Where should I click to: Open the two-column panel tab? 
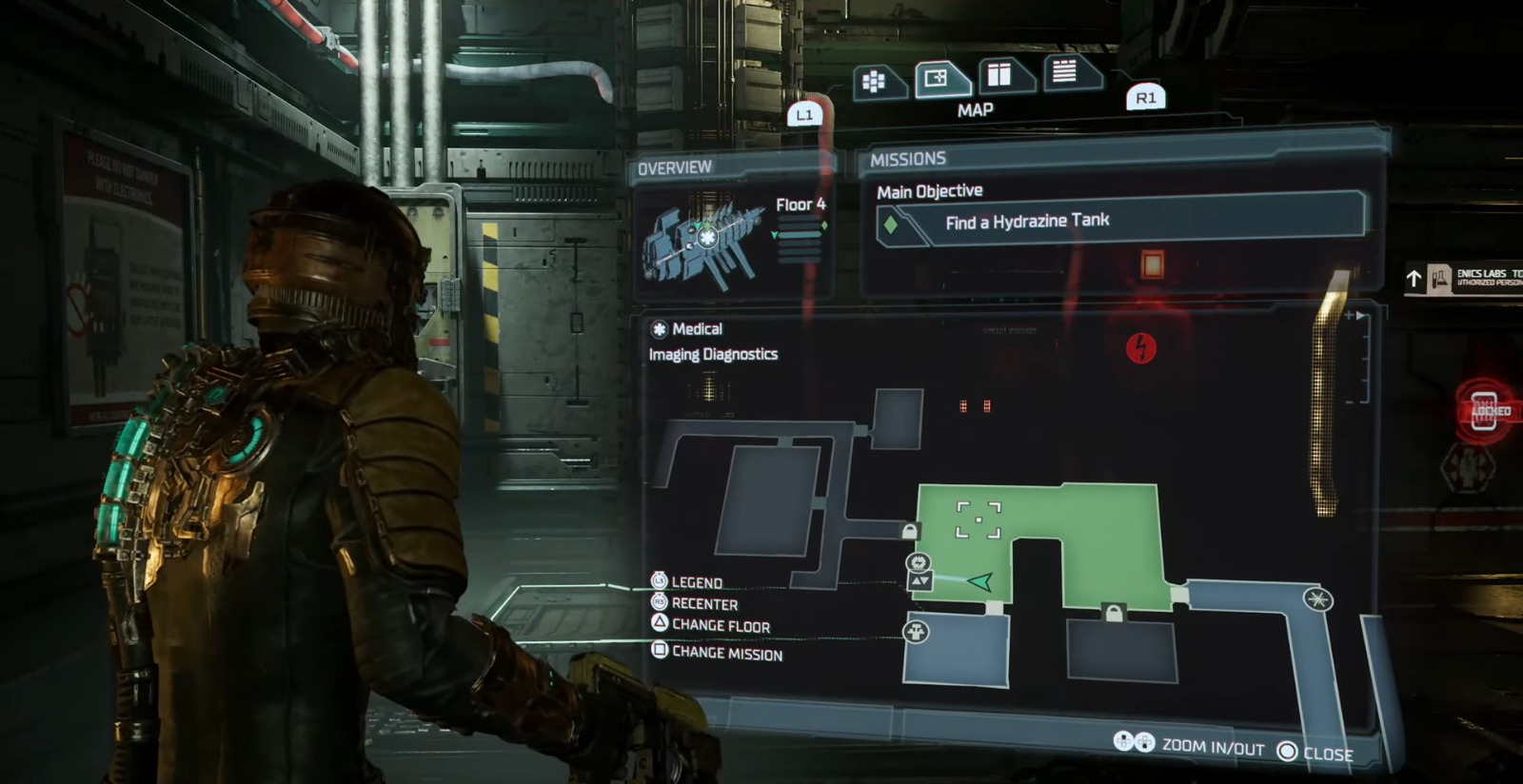coord(999,74)
